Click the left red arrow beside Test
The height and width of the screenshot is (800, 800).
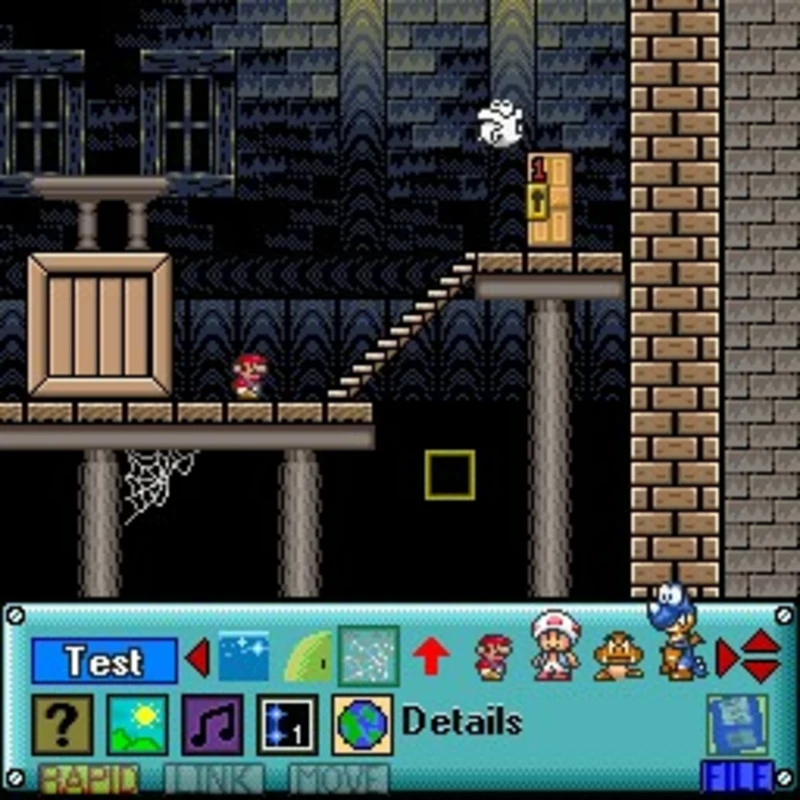pyautogui.click(x=198, y=658)
